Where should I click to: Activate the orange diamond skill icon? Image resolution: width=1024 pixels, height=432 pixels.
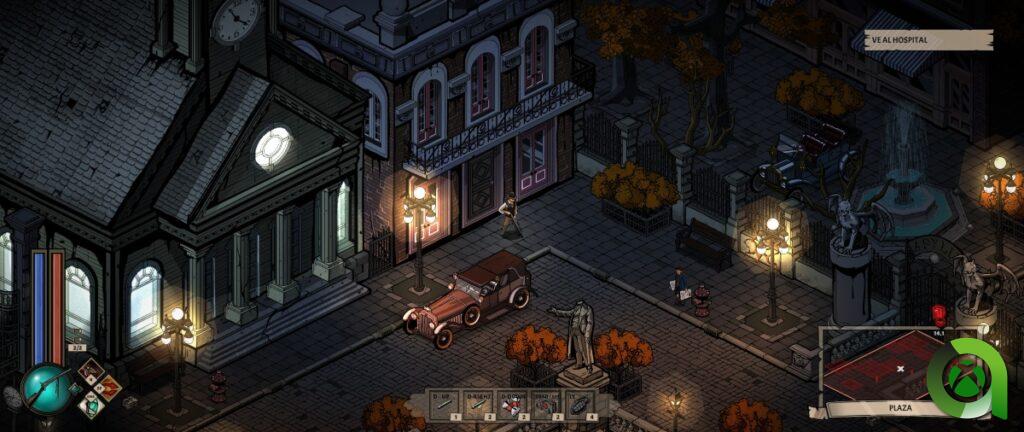click(x=108, y=388)
